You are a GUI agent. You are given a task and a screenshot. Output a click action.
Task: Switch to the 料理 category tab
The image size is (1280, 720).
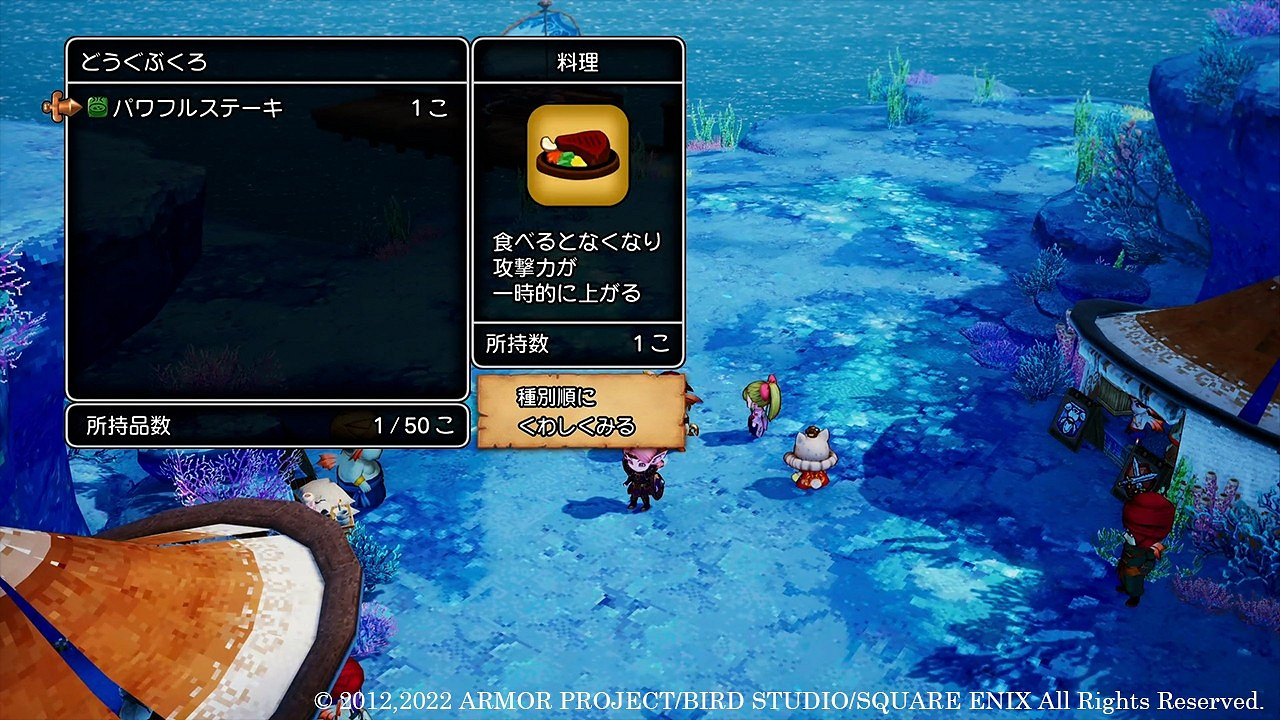coord(578,62)
